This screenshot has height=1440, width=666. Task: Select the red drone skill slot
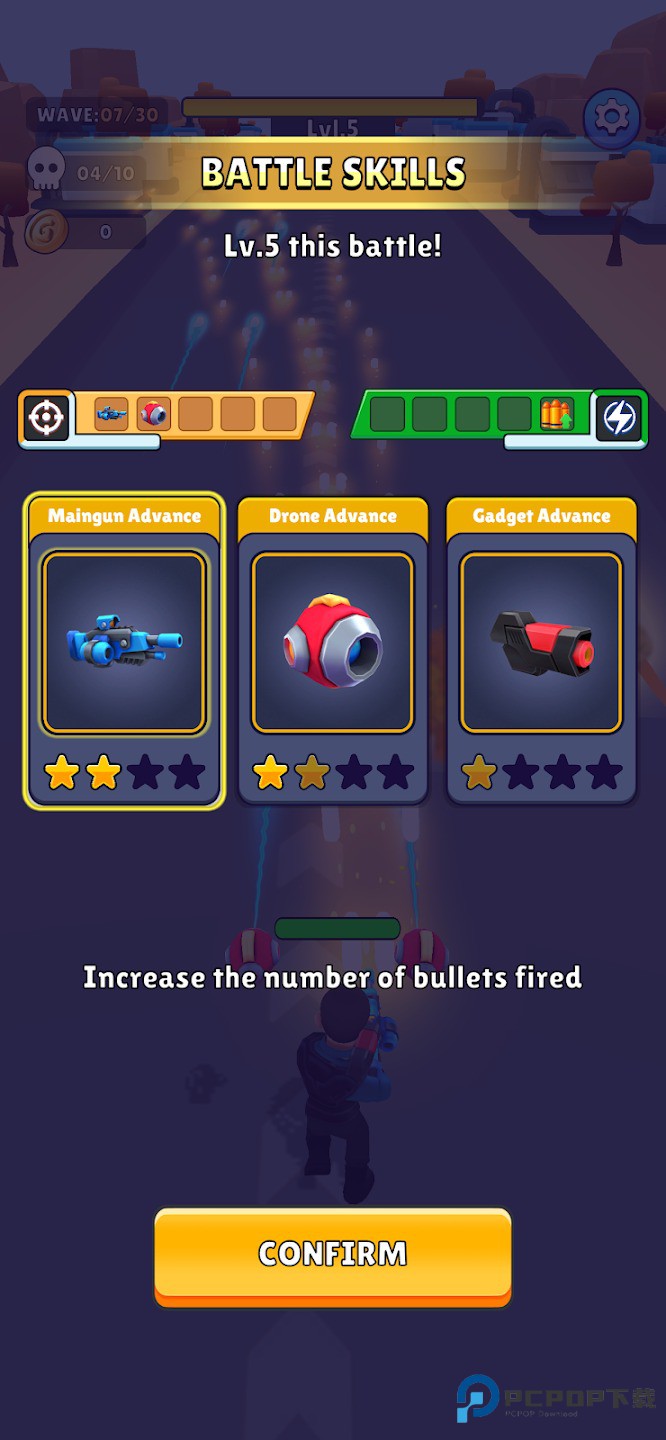point(153,414)
